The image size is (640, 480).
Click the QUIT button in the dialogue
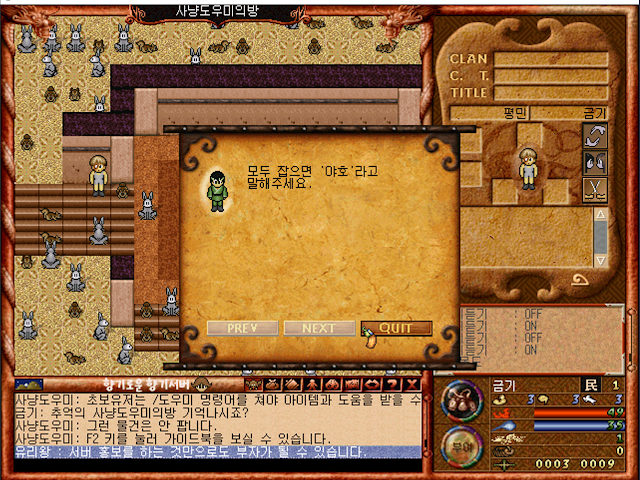click(397, 328)
